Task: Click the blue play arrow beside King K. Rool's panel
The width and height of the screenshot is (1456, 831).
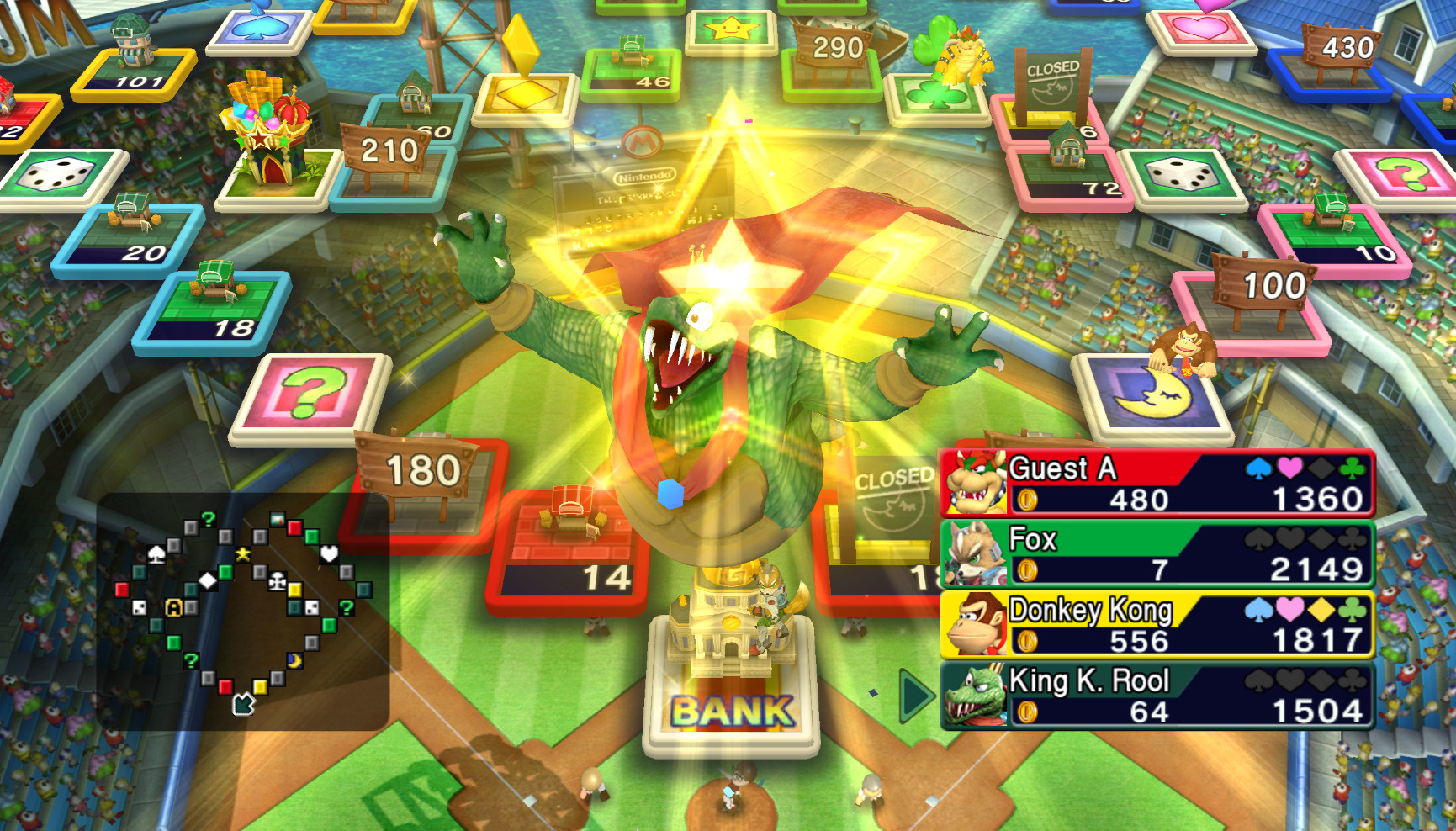Action: pyautogui.click(x=915, y=696)
